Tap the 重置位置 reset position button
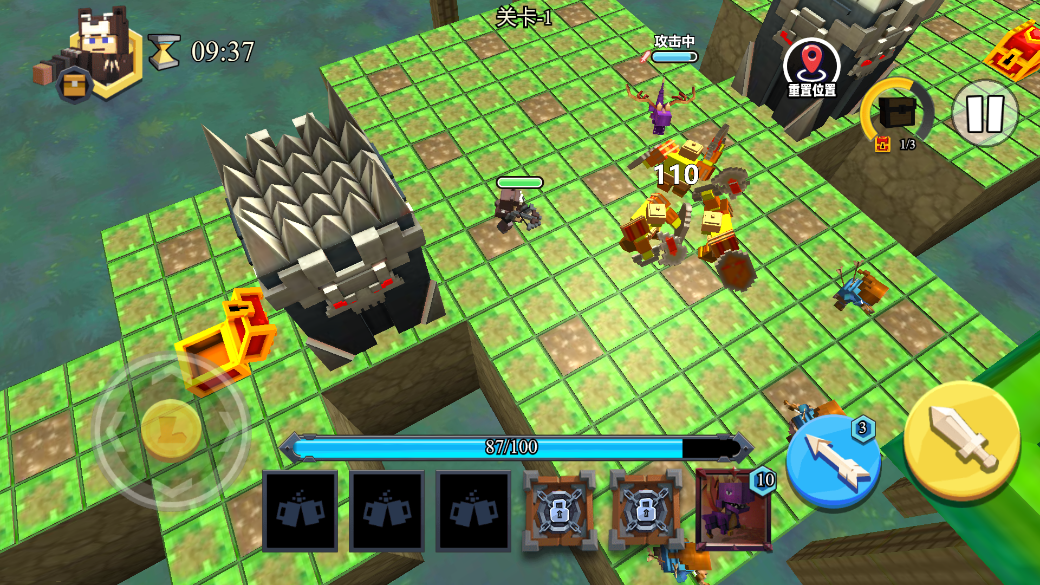The image size is (1040, 585). pos(812,68)
